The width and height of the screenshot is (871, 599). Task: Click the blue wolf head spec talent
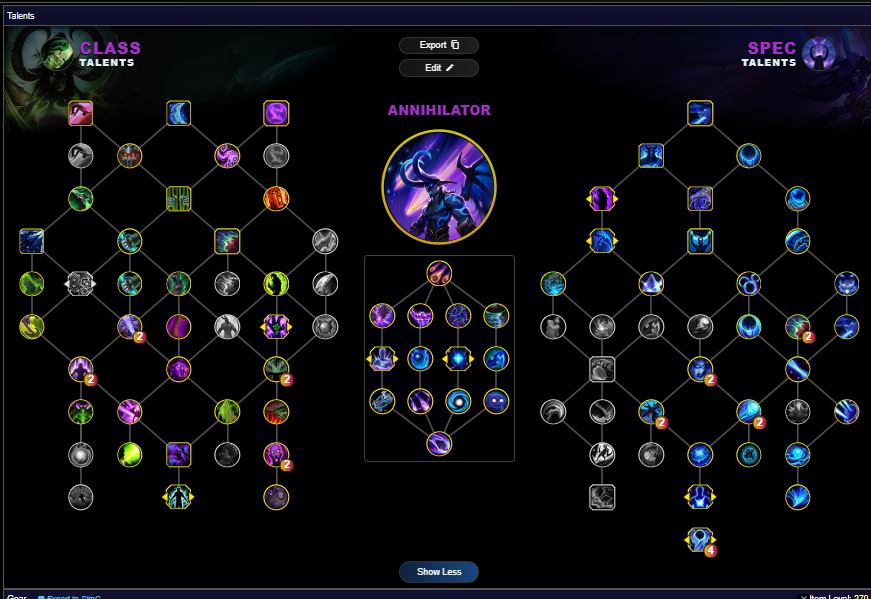tap(847, 283)
